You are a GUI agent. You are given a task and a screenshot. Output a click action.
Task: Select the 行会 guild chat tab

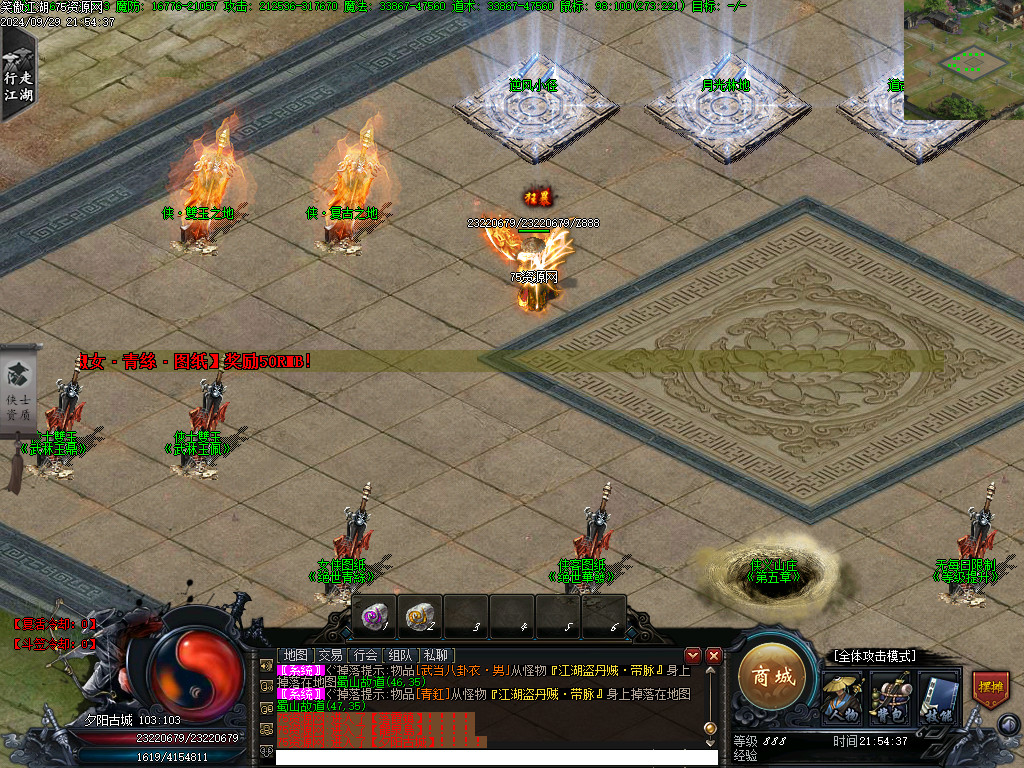[366, 655]
